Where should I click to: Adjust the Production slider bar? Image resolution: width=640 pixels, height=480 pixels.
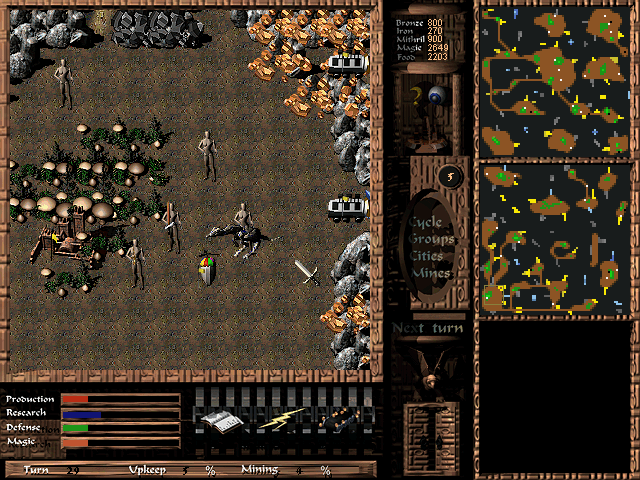click(x=120, y=399)
